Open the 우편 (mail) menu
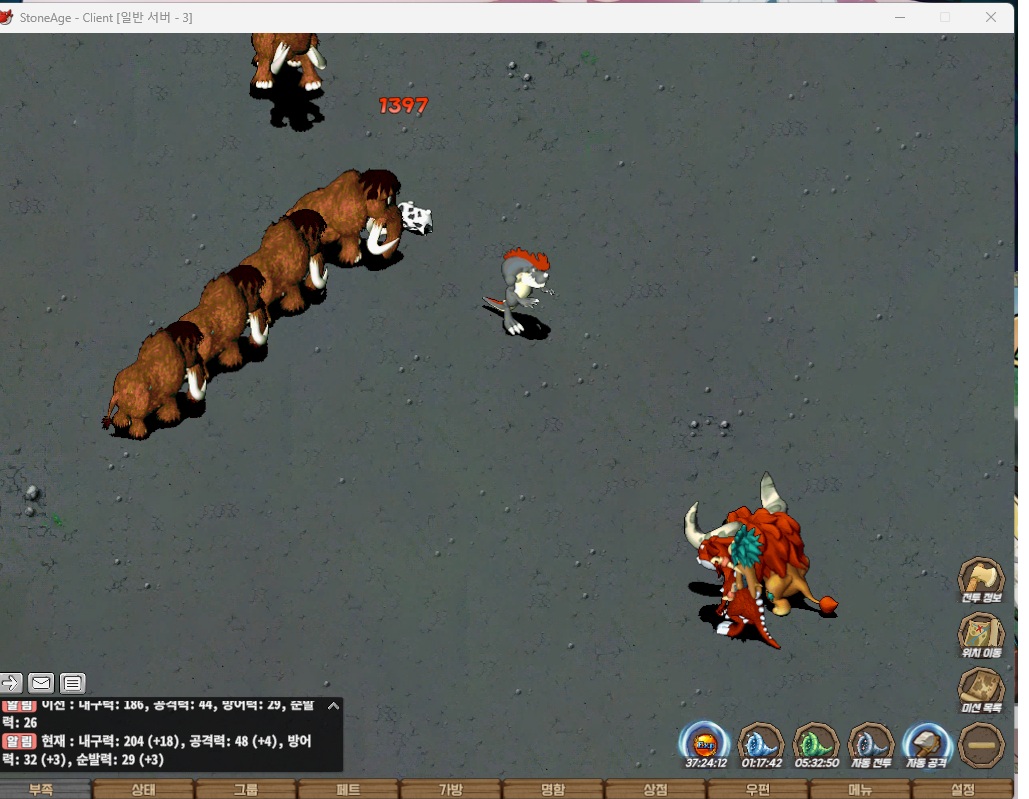This screenshot has width=1029, height=799. click(x=758, y=789)
